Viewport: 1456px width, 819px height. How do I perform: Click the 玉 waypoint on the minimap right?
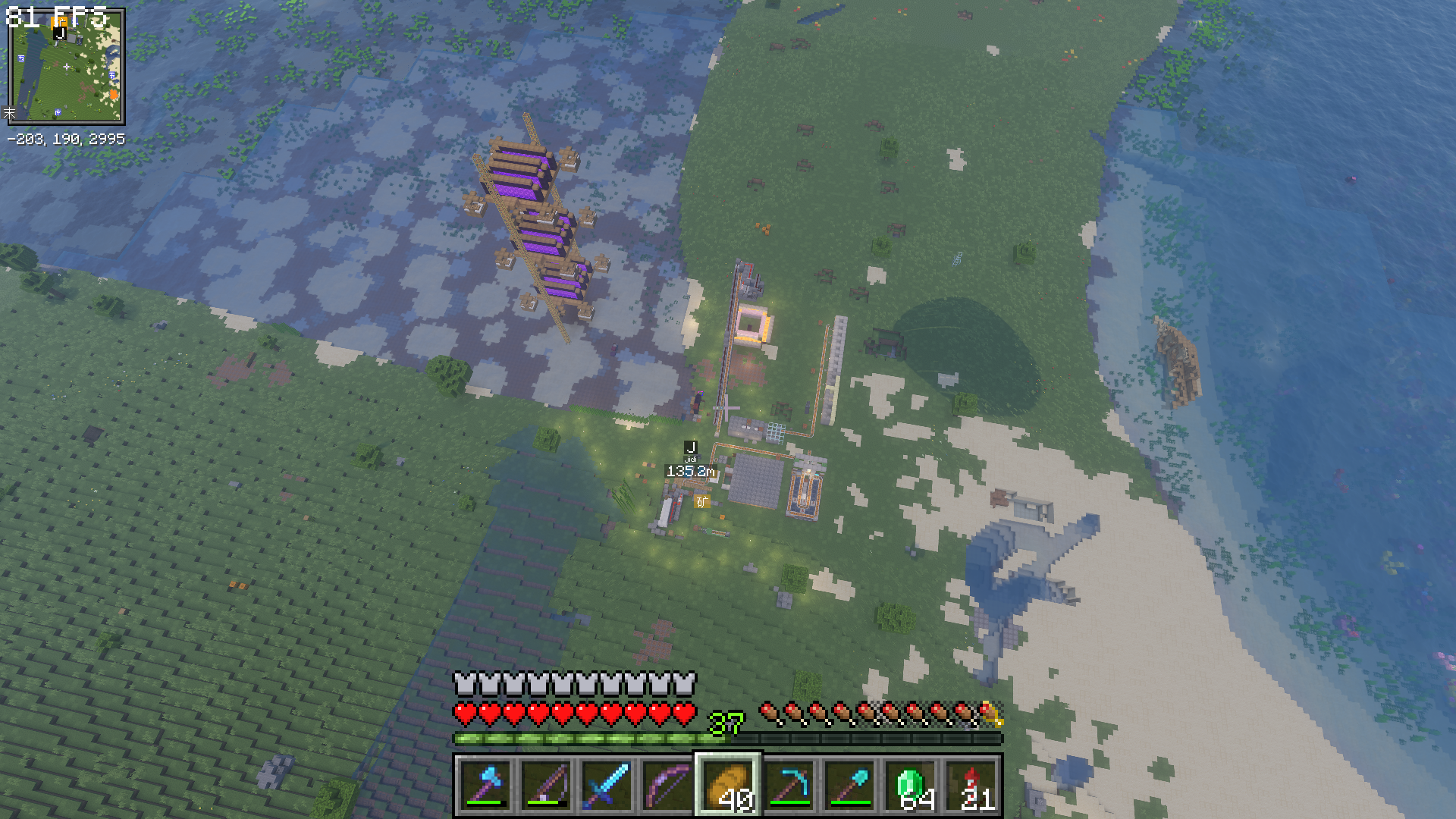click(x=111, y=75)
